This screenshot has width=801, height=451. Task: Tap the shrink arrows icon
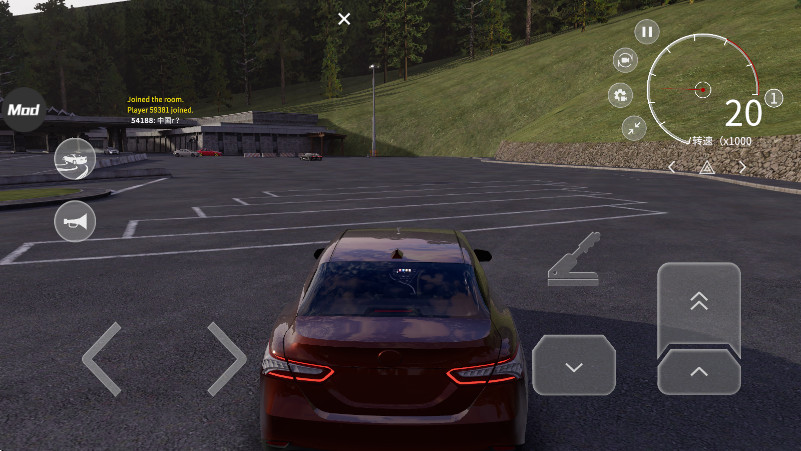(634, 127)
